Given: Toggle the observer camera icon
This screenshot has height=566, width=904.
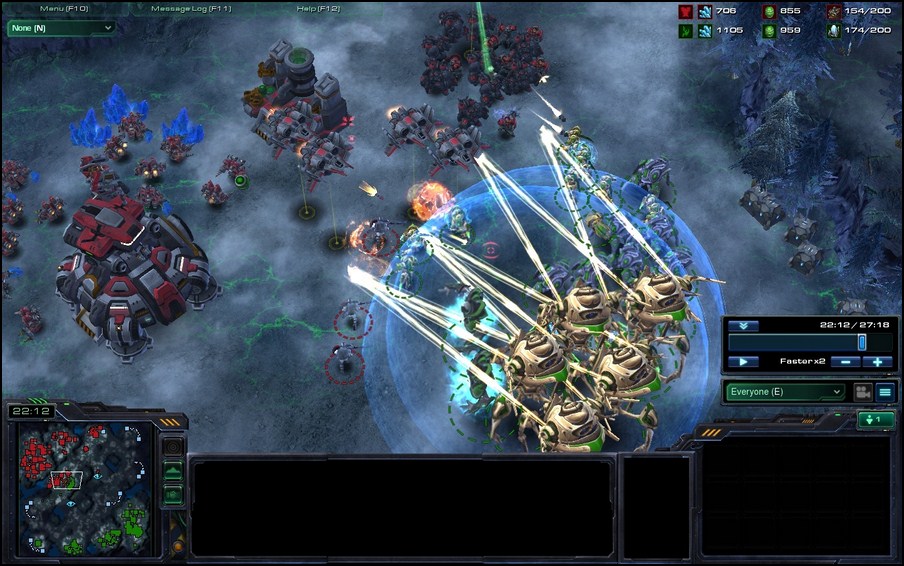Looking at the screenshot, I should pyautogui.click(x=861, y=392).
